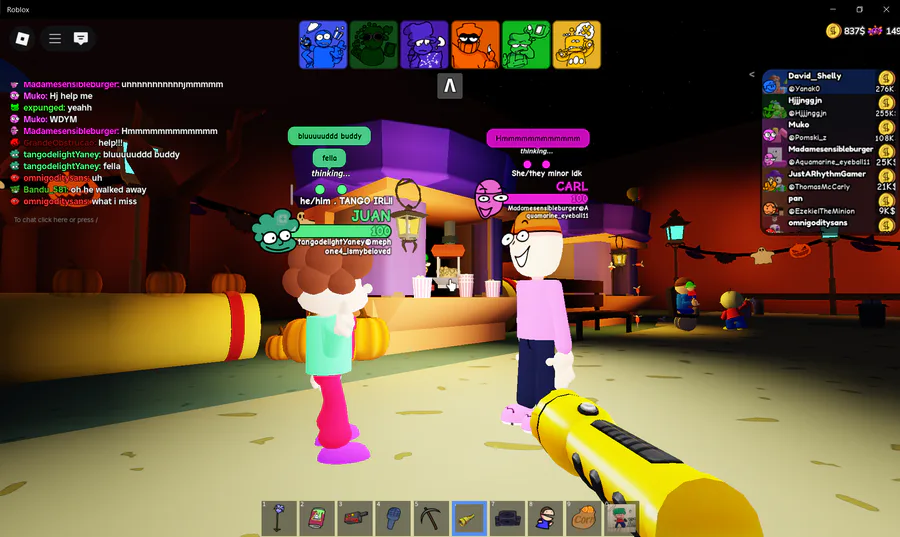Select the Corn bag hotbar slot
This screenshot has width=900, height=537.
(x=583, y=517)
